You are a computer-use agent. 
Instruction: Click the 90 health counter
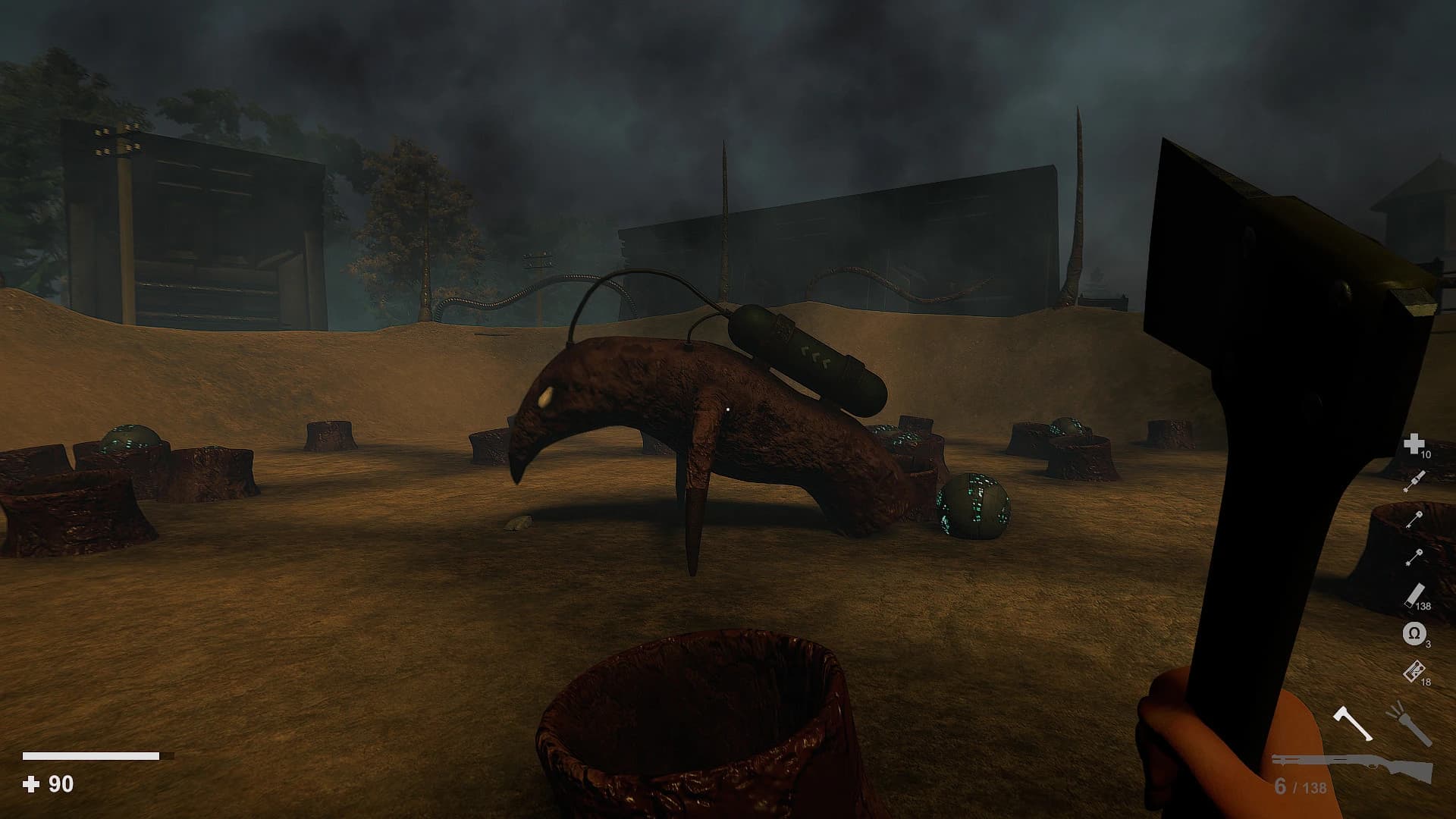(x=59, y=783)
